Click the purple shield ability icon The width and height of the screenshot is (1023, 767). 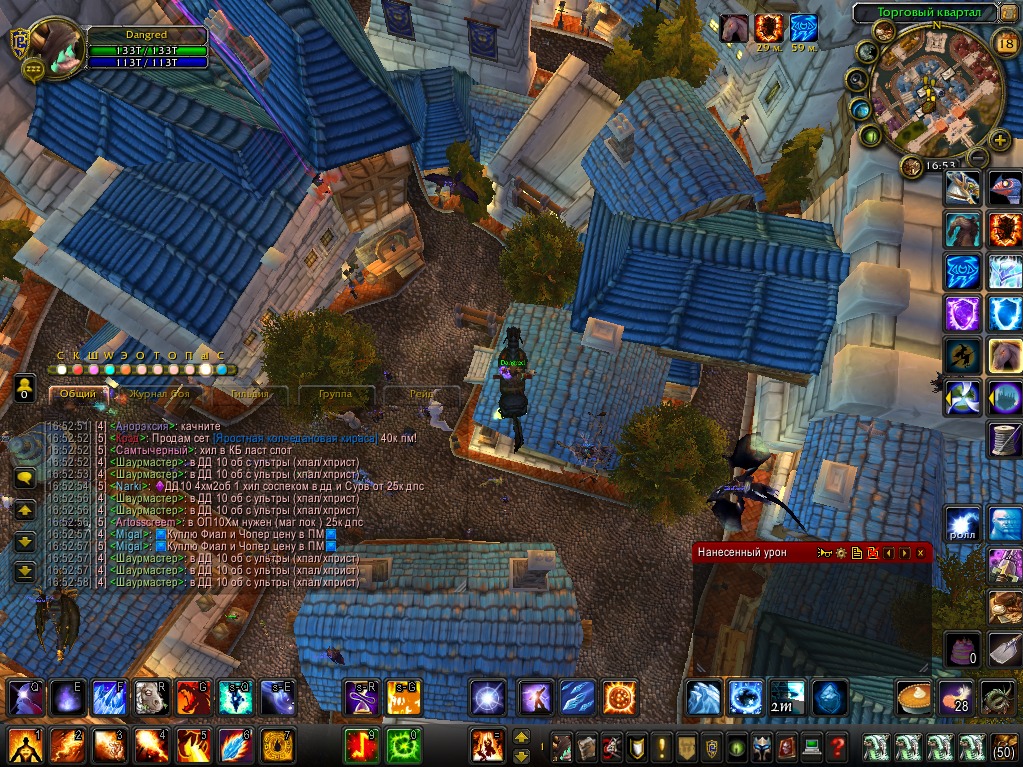(x=963, y=313)
